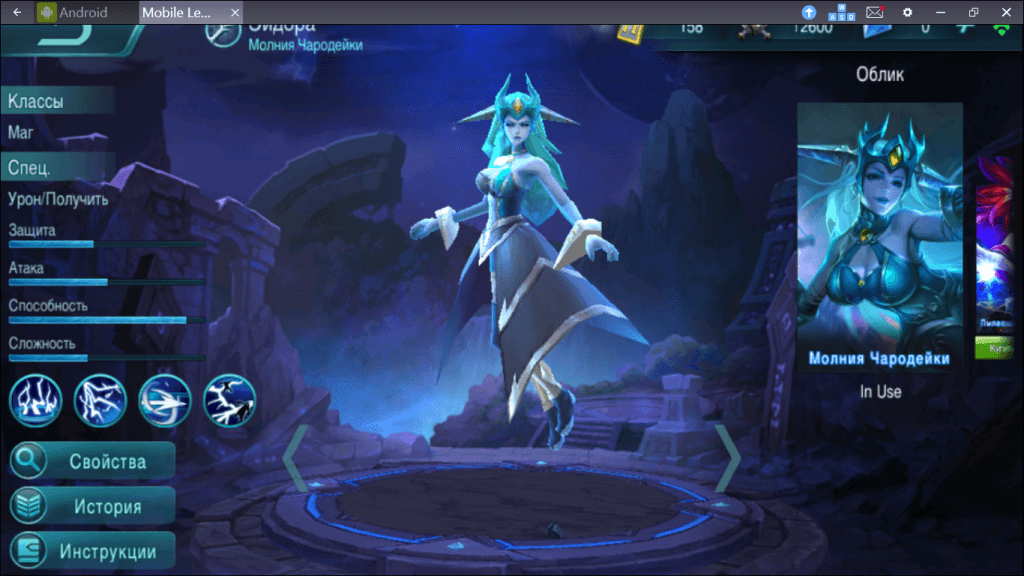Open the Свойства panel
This screenshot has height=576, width=1024.
pyautogui.click(x=92, y=461)
